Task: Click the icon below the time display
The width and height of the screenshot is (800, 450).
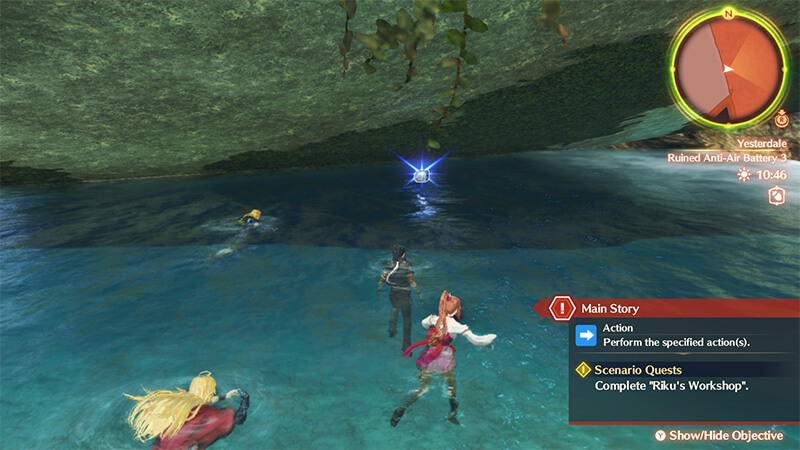Action: tap(775, 197)
